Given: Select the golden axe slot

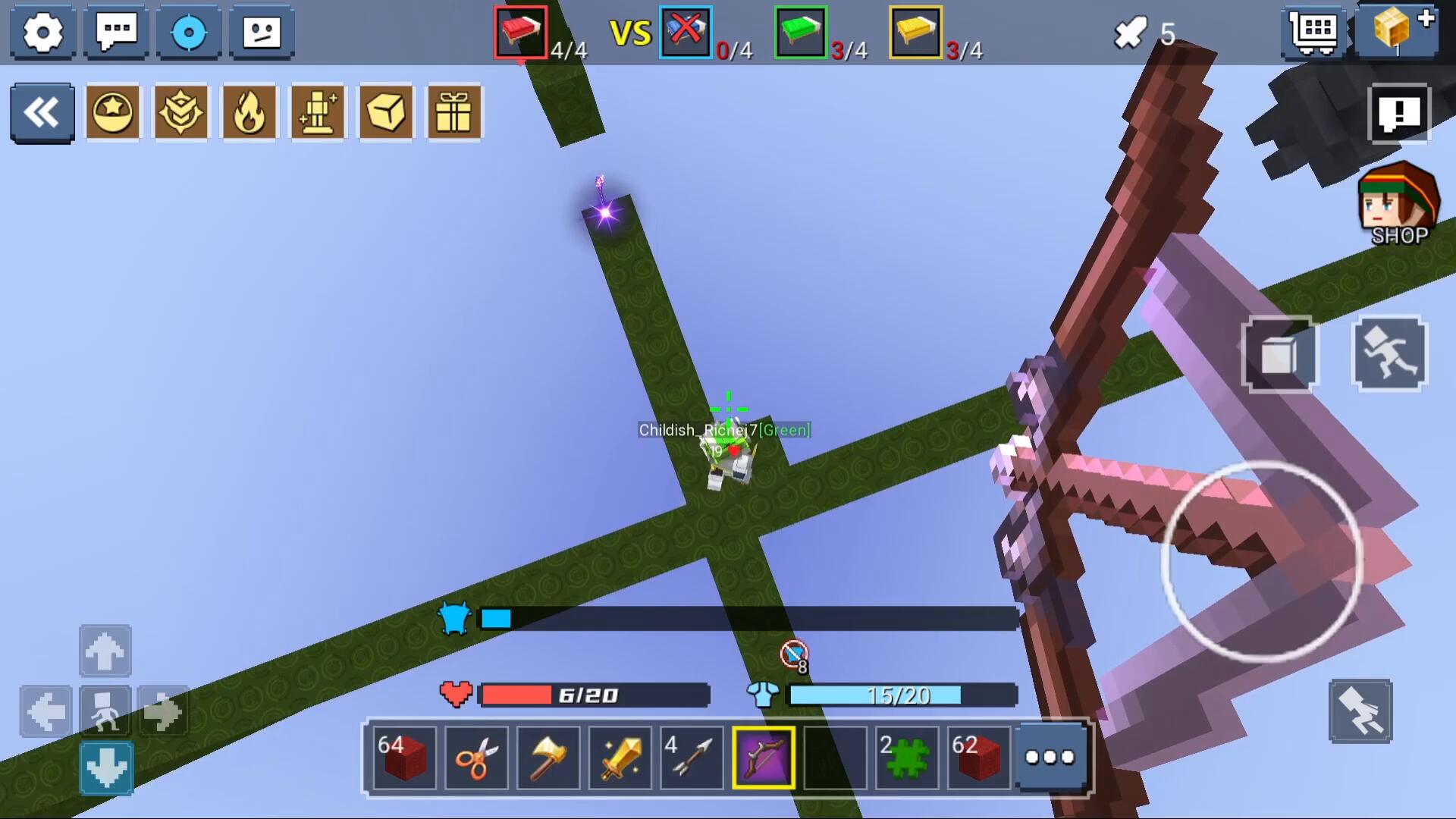Looking at the screenshot, I should [x=548, y=757].
